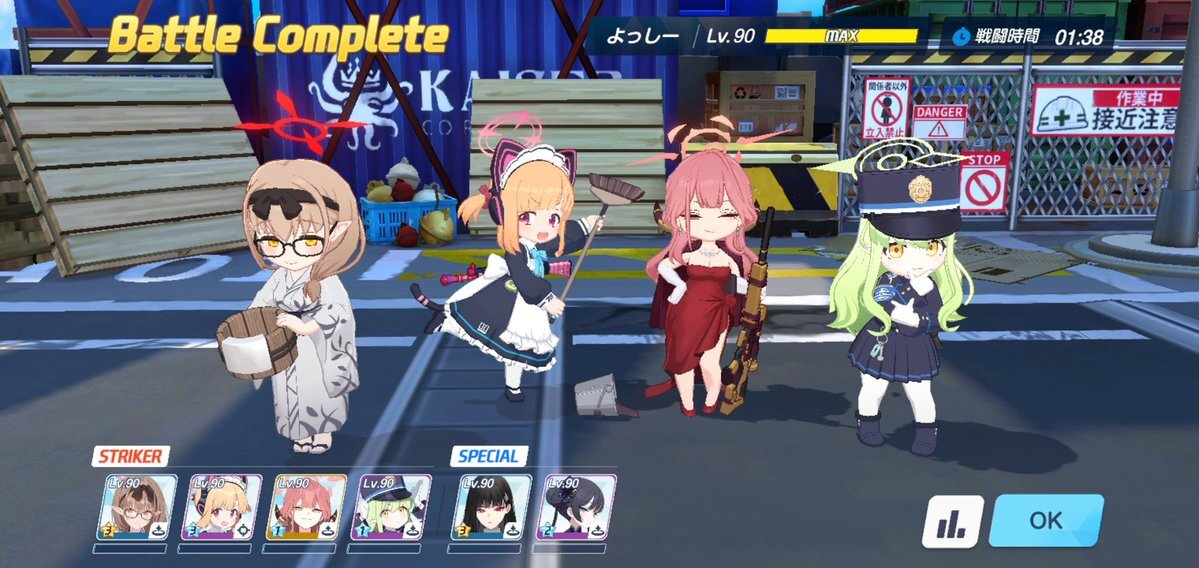Select the green-haired police cap striker portrait
This screenshot has height=568, width=1199.
[392, 507]
